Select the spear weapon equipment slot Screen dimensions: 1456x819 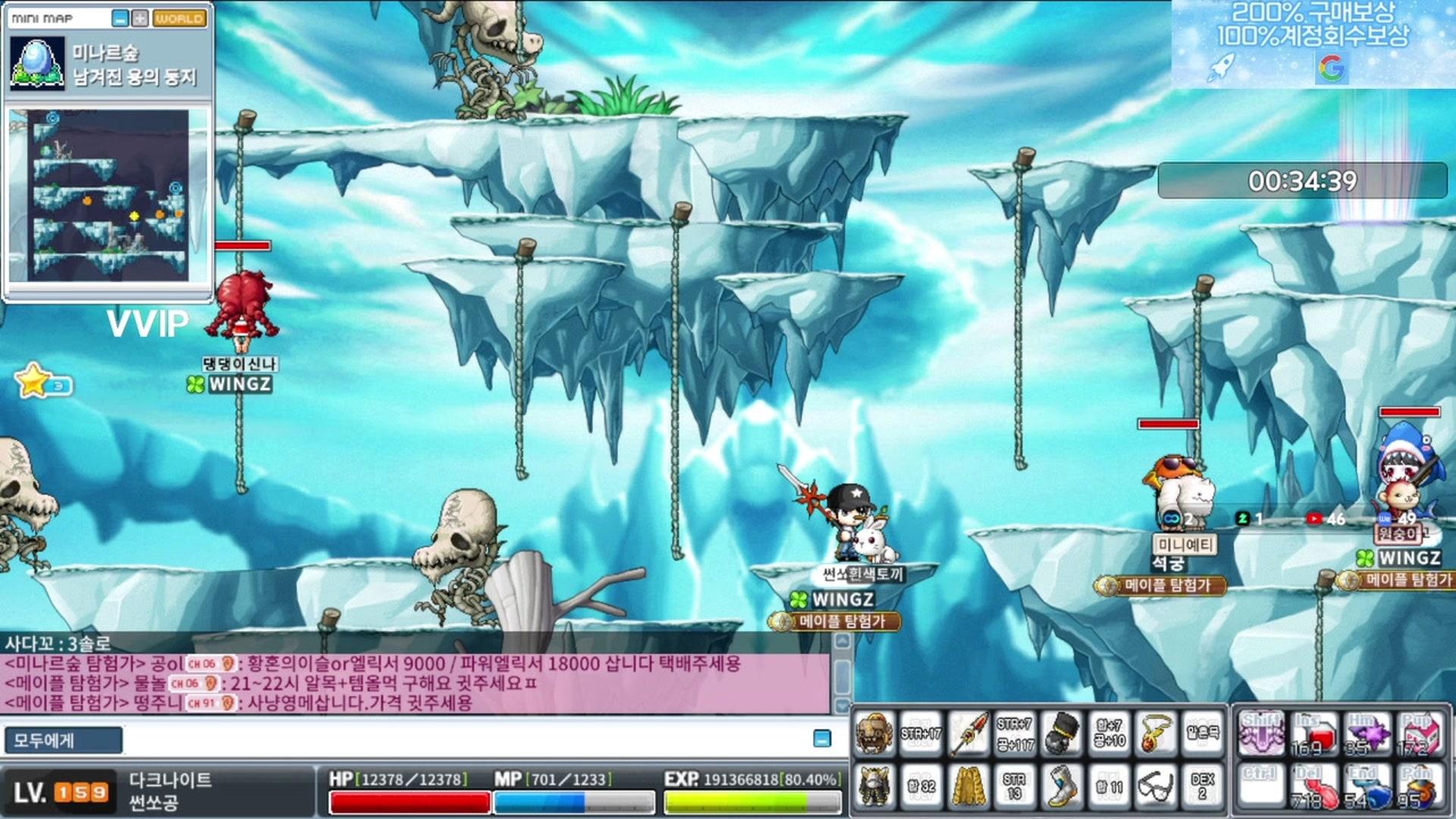(x=968, y=733)
